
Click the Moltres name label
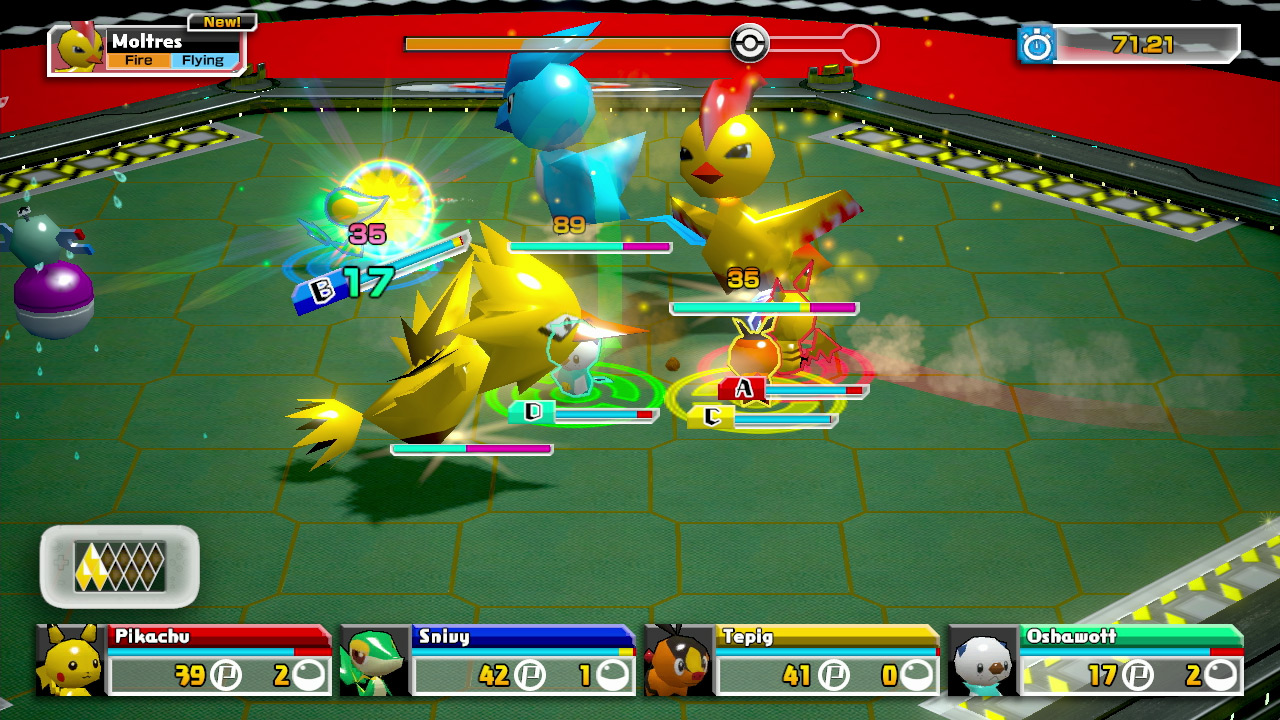[150, 41]
